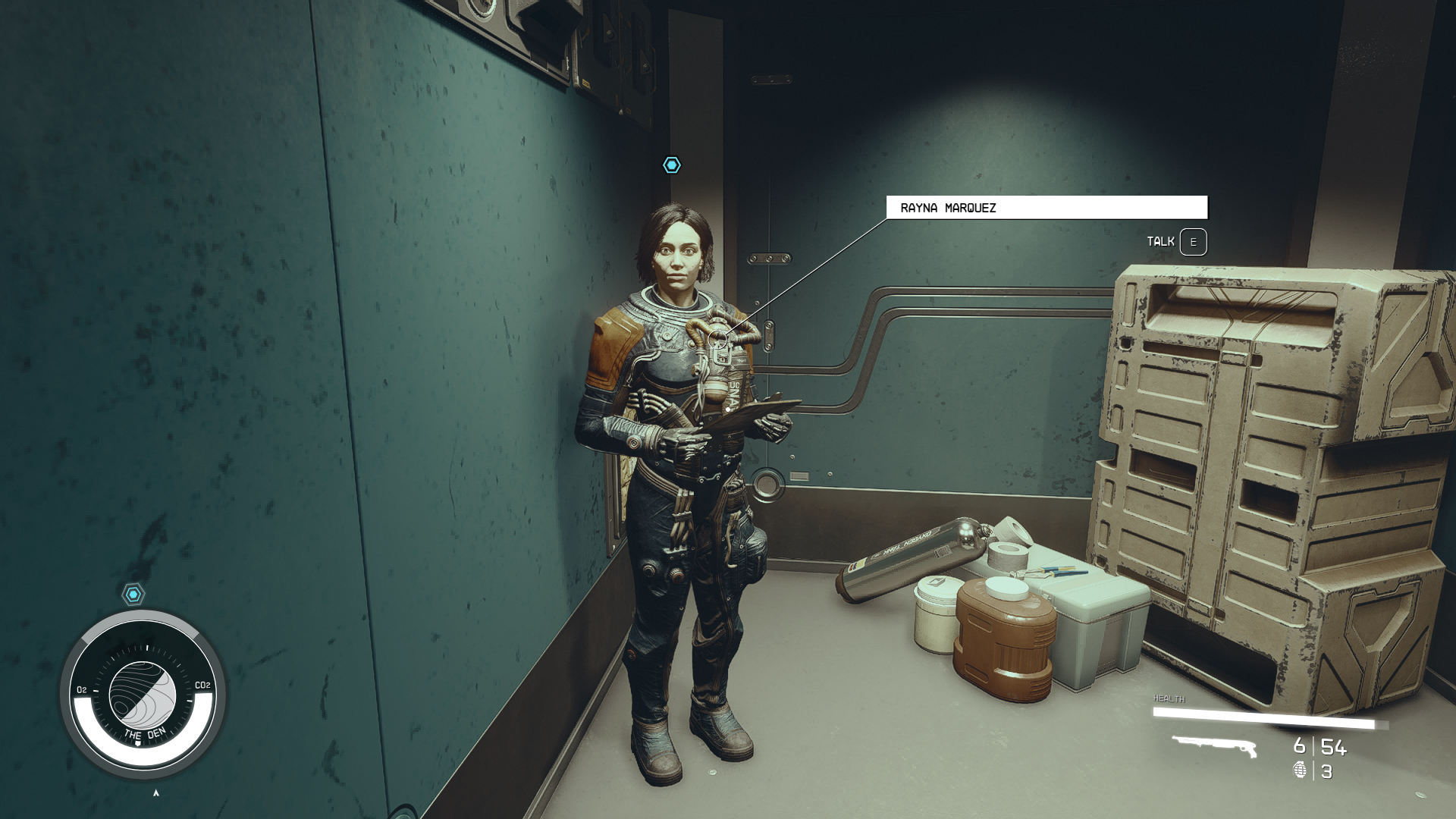Click the blue hexagon marker above Rayna's head
This screenshot has height=819, width=1456.
(x=672, y=165)
